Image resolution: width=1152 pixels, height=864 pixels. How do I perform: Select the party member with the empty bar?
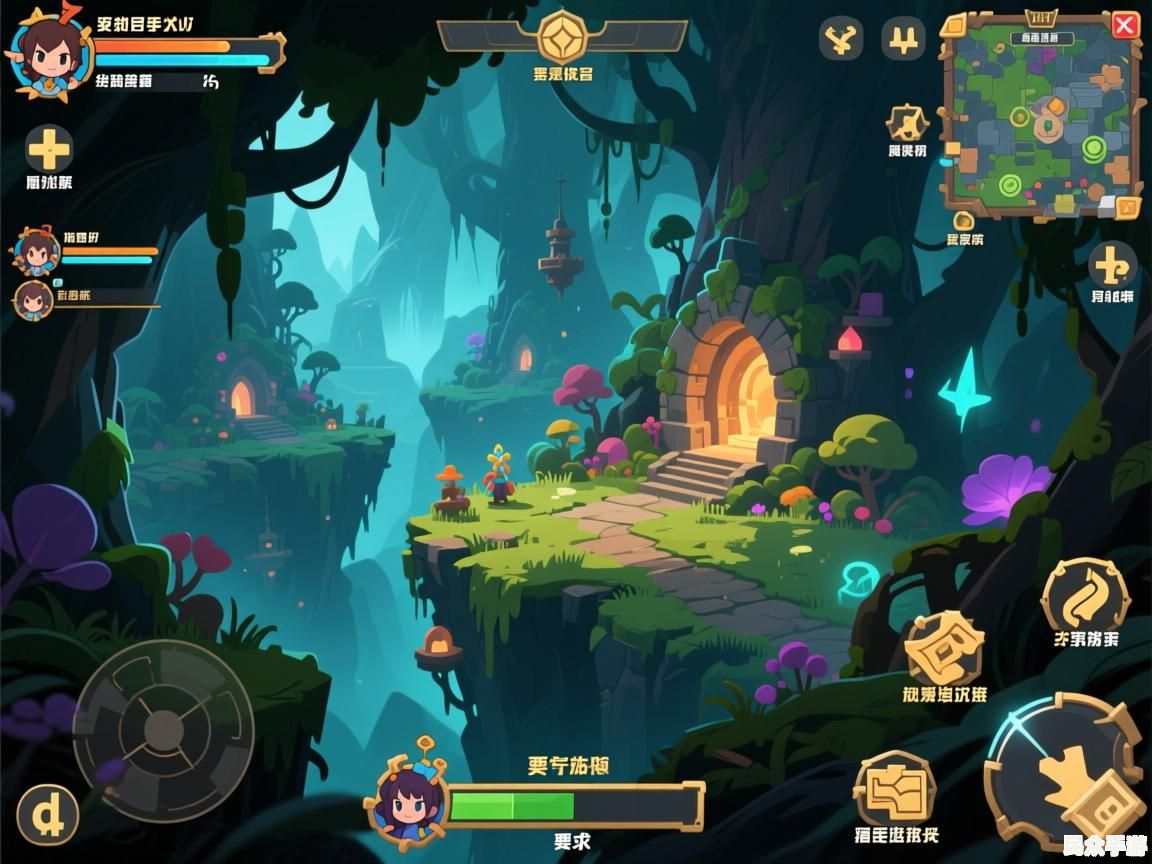(x=34, y=299)
